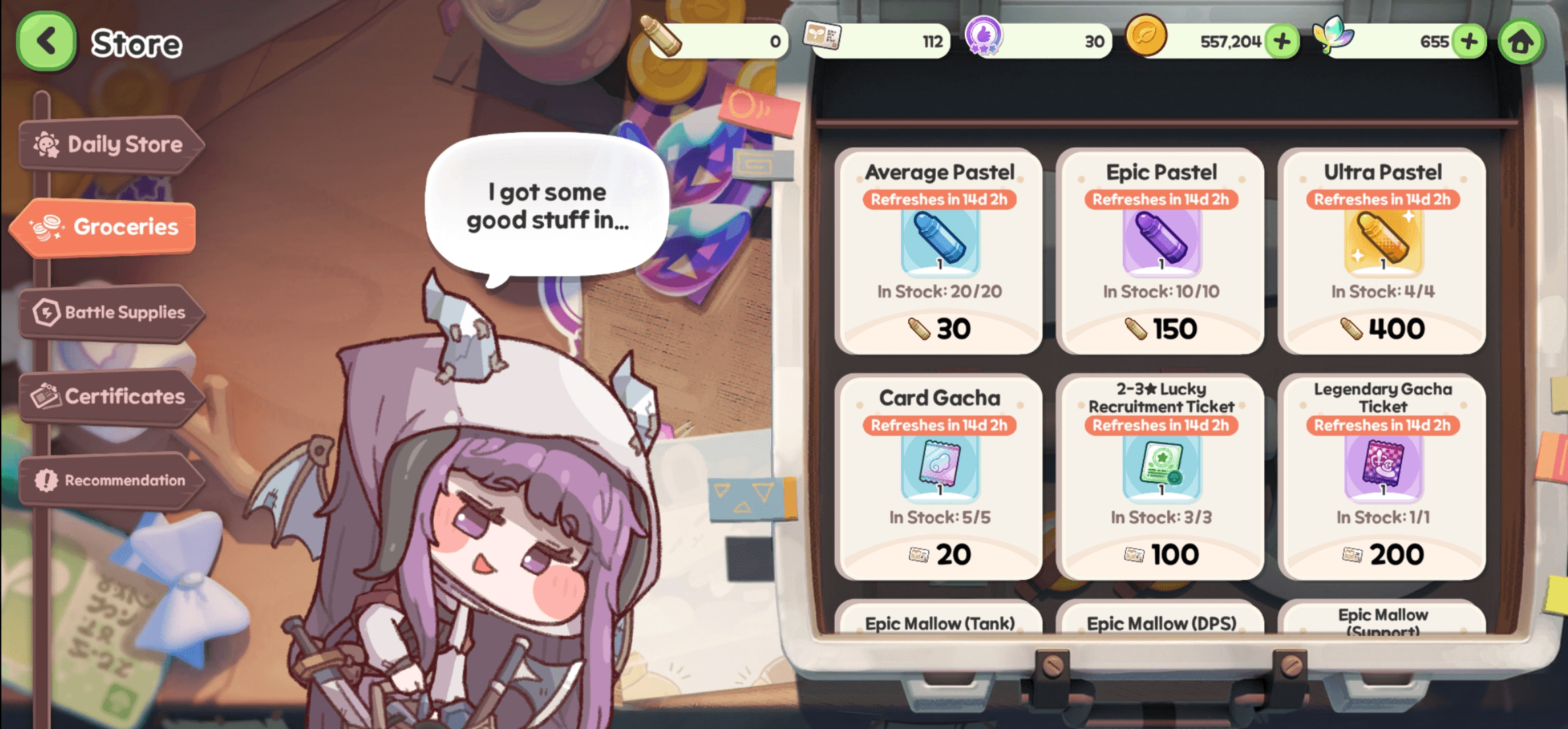The height and width of the screenshot is (729, 1568).
Task: Return to the home screen
Action: coord(1521,42)
